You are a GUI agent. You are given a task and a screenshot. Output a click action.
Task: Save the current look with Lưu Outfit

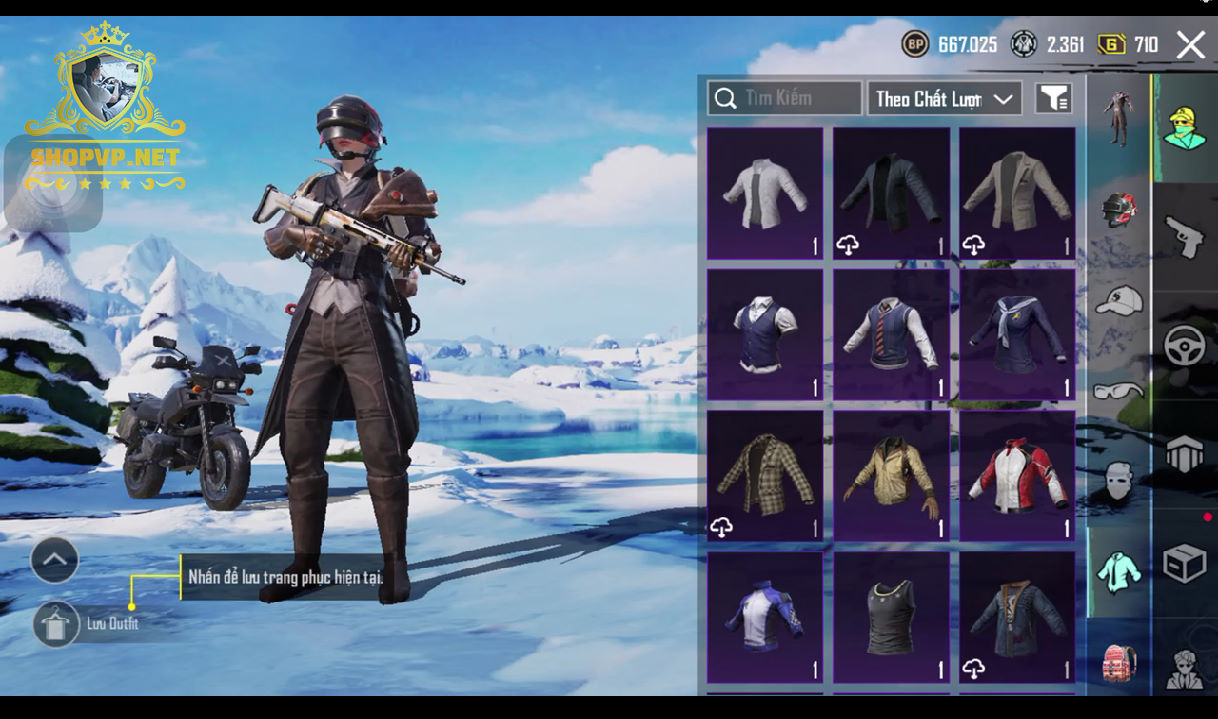click(56, 624)
